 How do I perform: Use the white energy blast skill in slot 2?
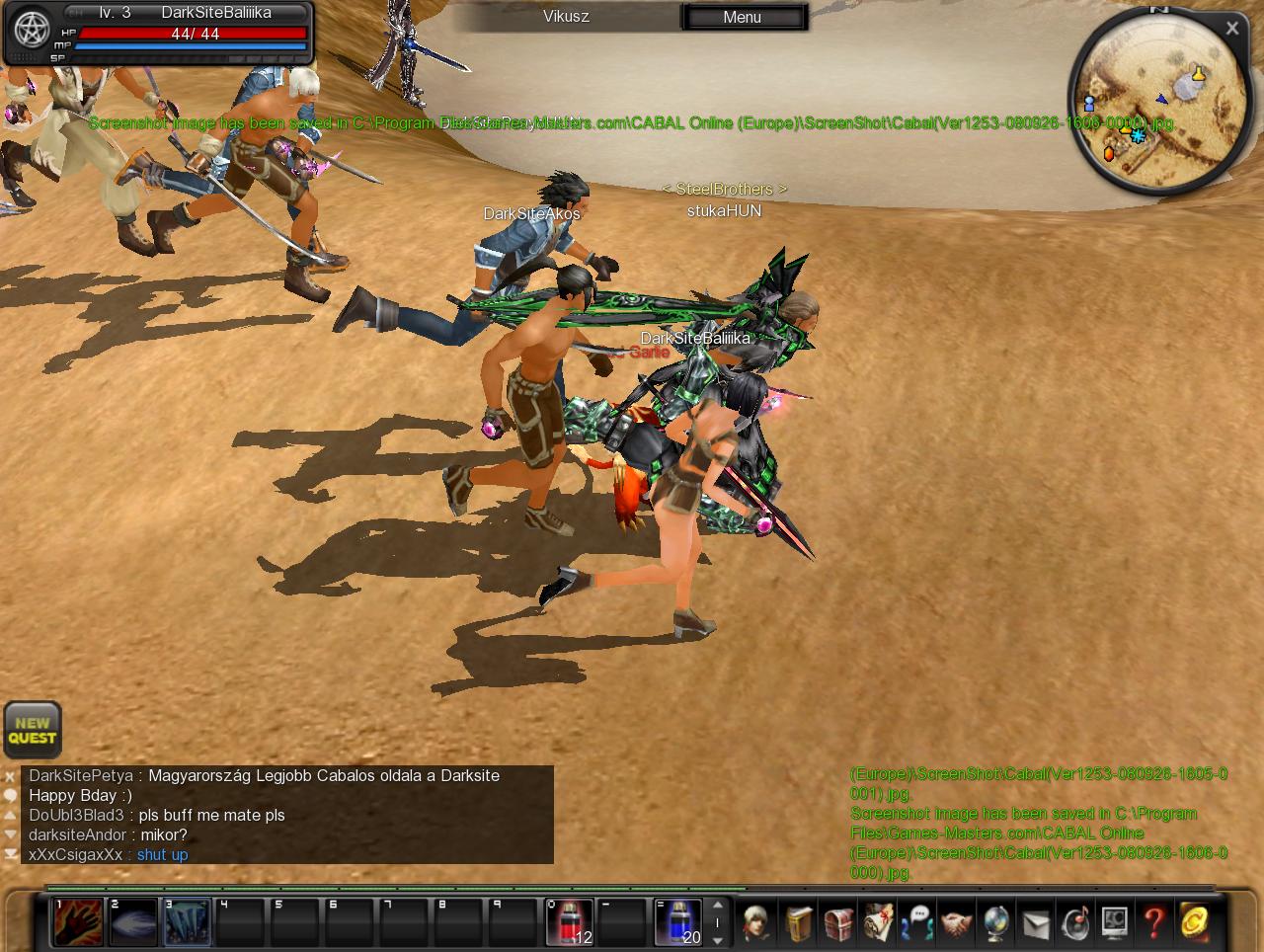(x=132, y=922)
